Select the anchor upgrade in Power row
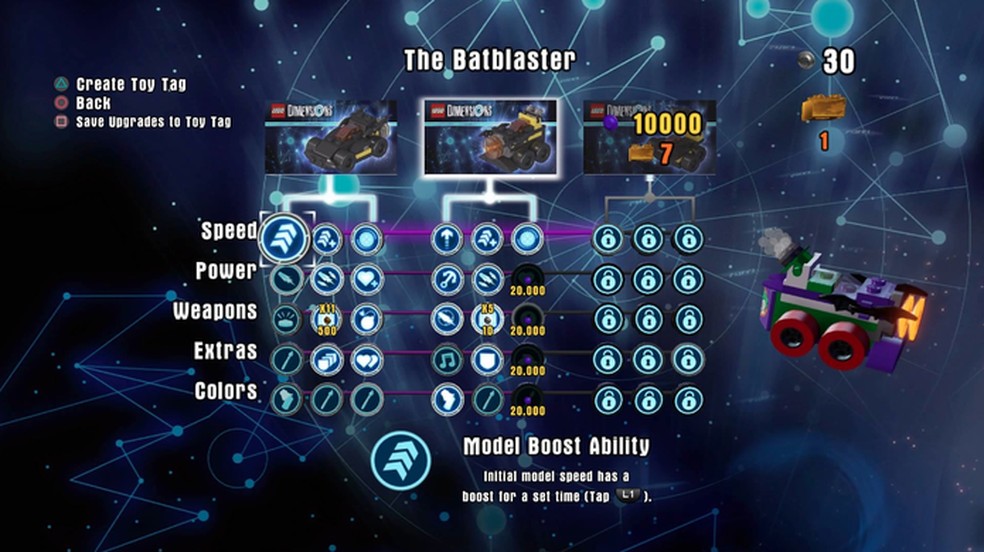Screen dimensions: 984x552 click(x=447, y=279)
